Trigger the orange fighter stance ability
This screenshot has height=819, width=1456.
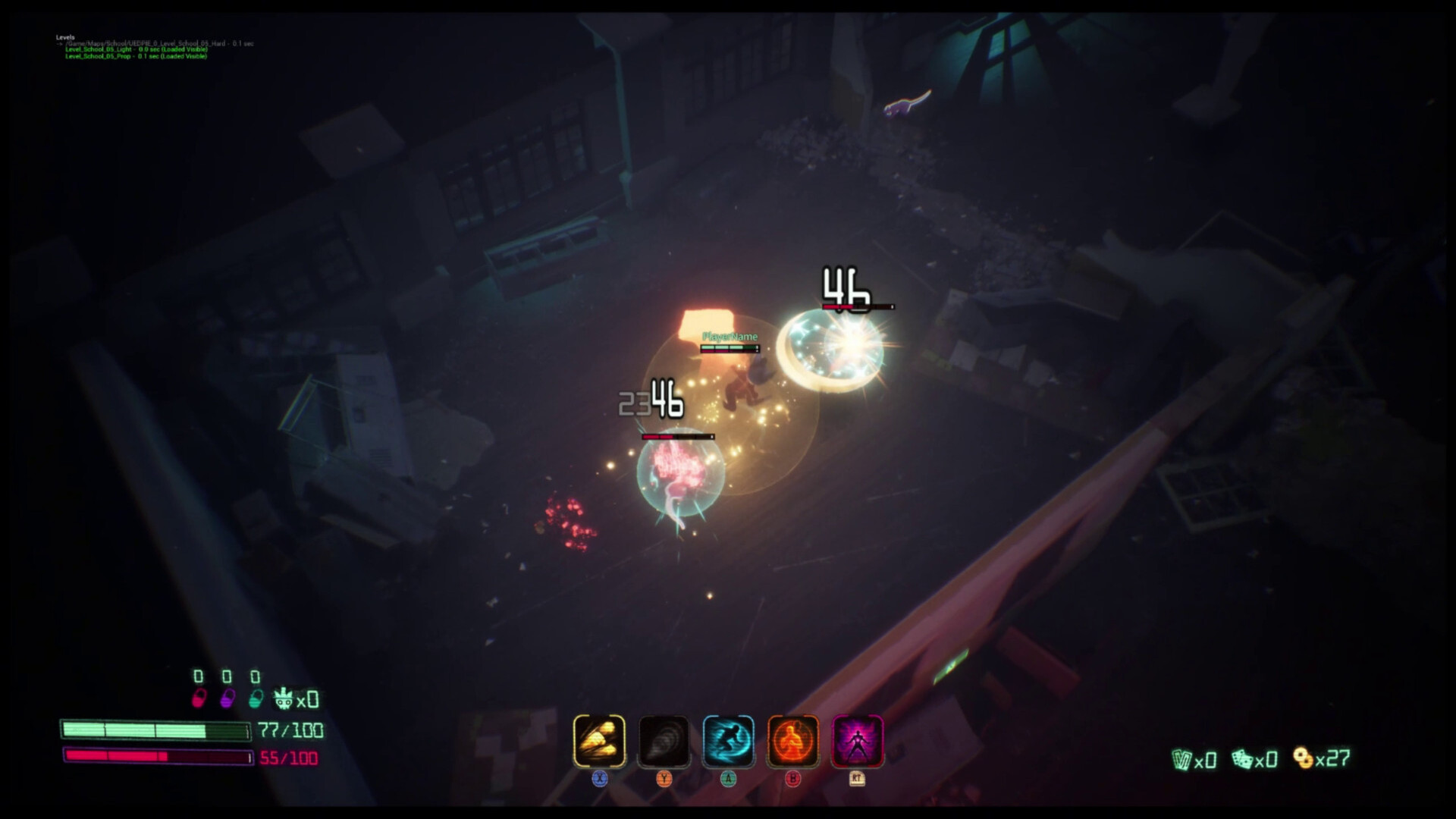[x=793, y=740]
